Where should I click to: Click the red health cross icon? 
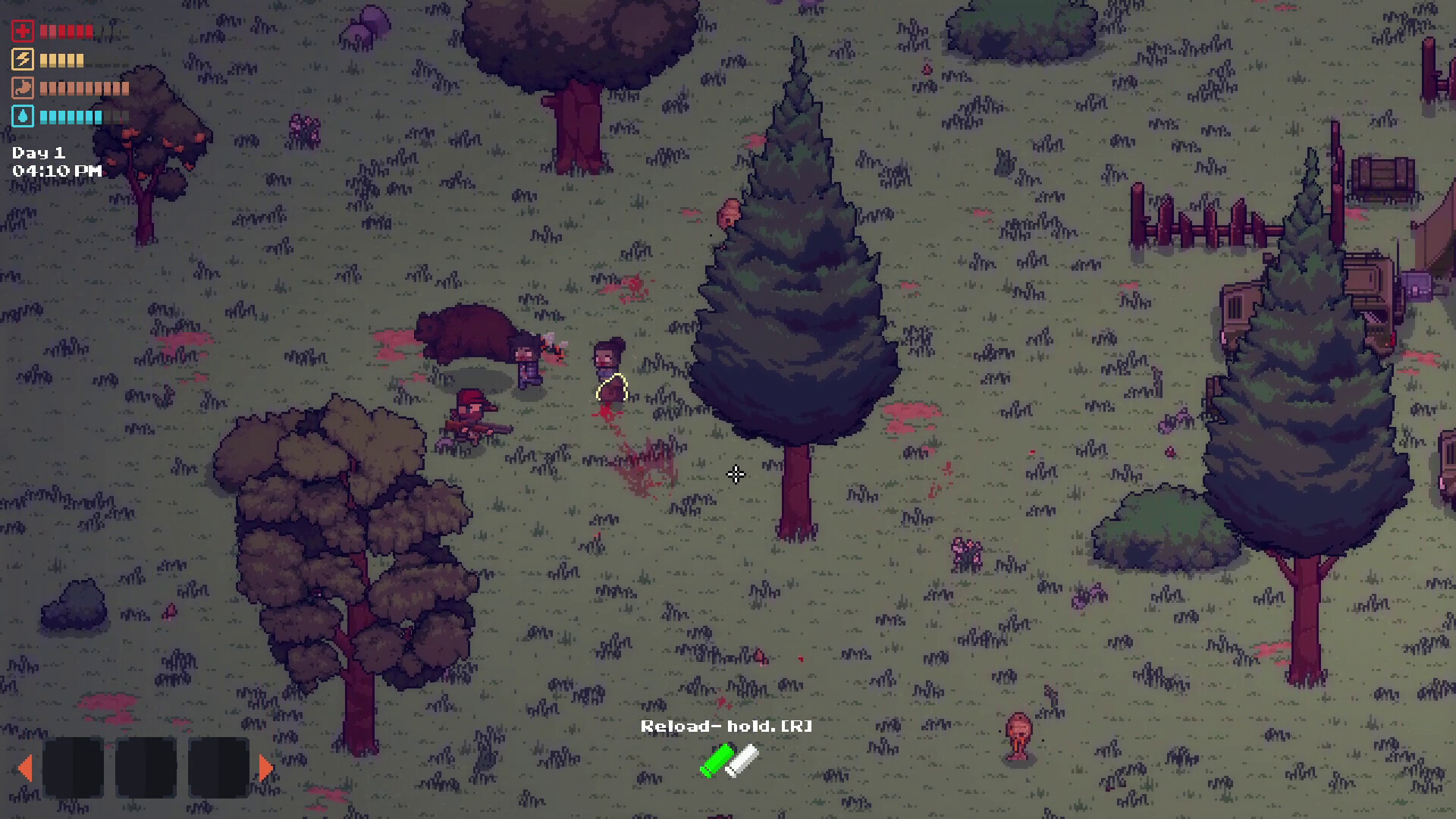pyautogui.click(x=22, y=32)
